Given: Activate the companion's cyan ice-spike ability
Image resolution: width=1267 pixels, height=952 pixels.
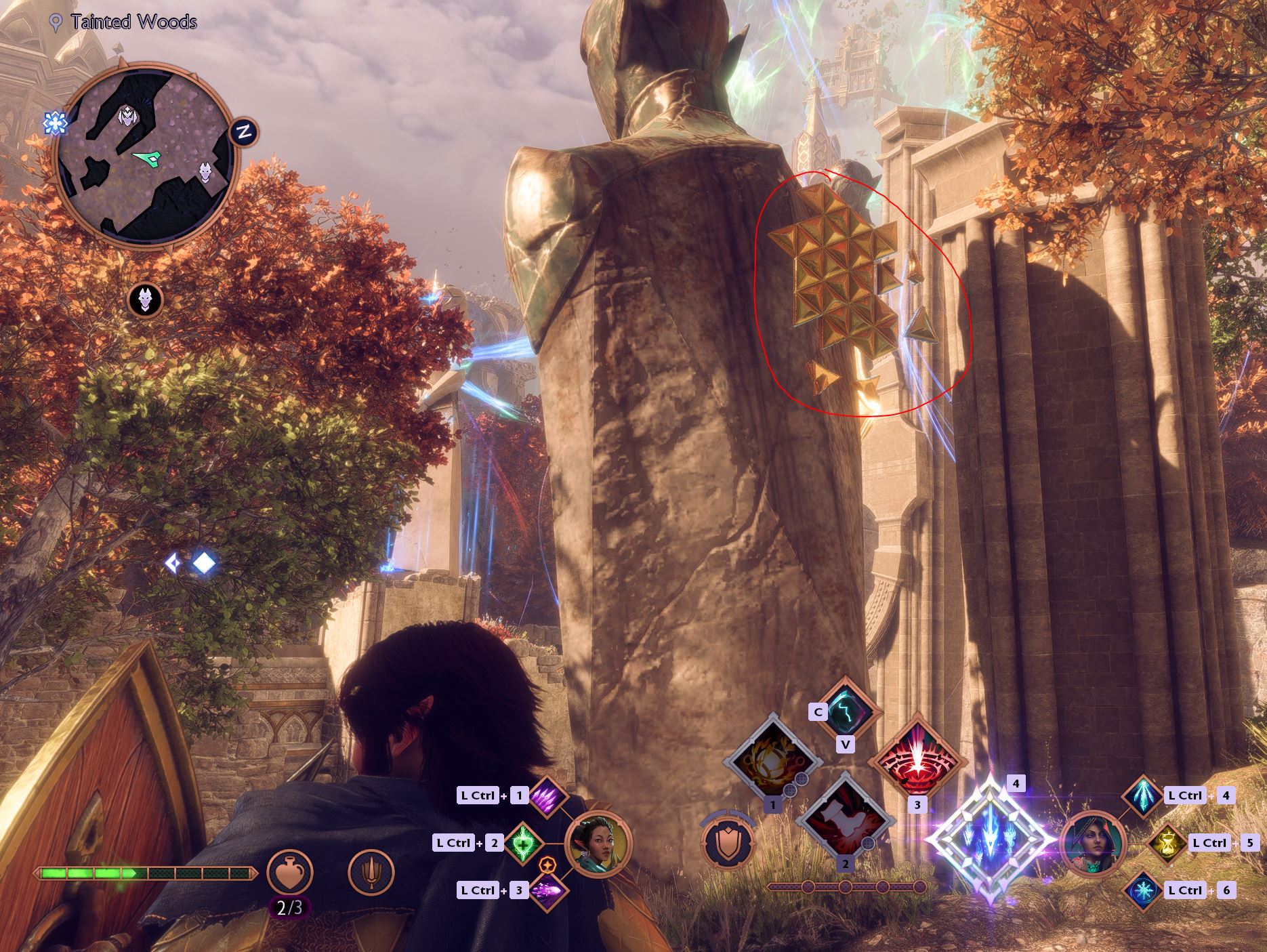Looking at the screenshot, I should (x=1143, y=795).
